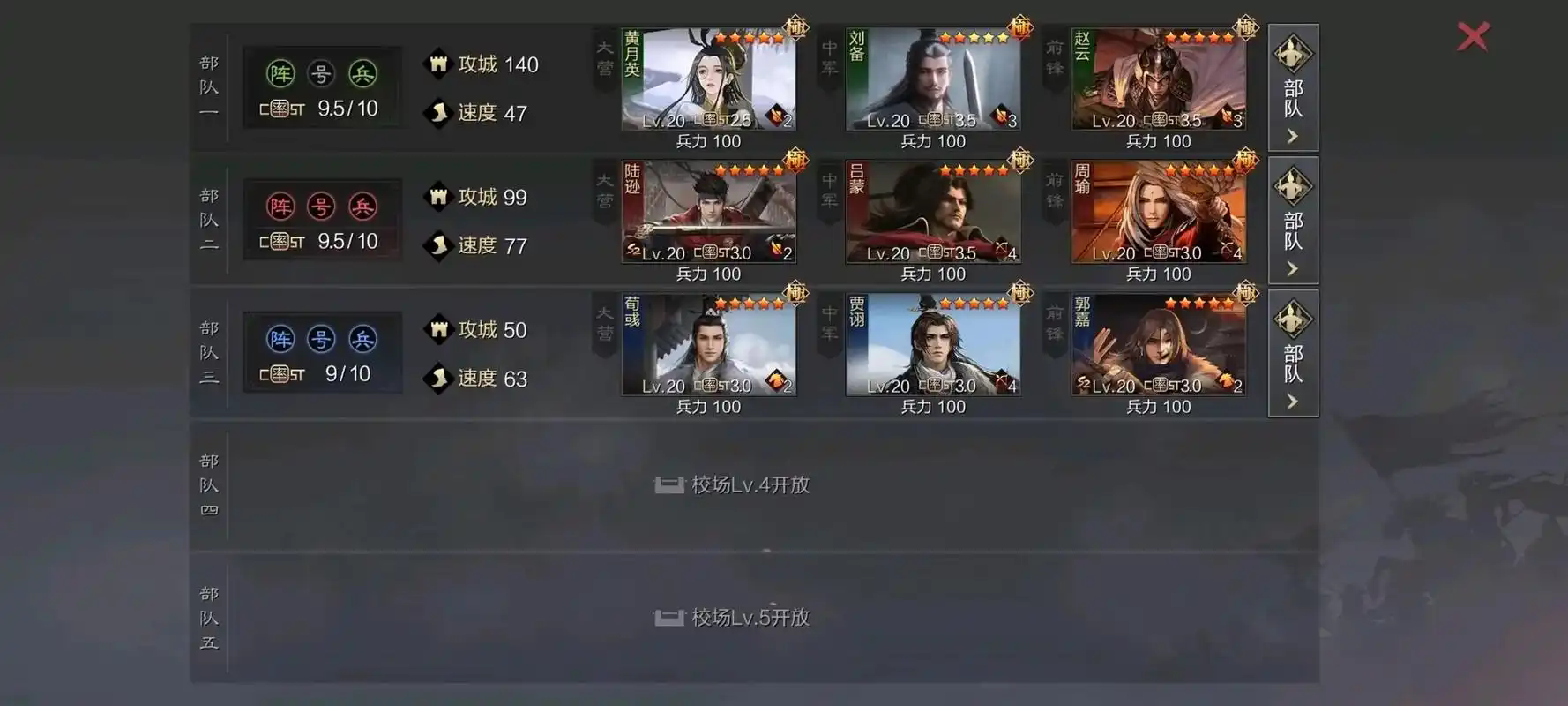This screenshot has width=1568, height=706.
Task: Expand the third 部队 panel chevron
Action: pyautogui.click(x=1292, y=400)
